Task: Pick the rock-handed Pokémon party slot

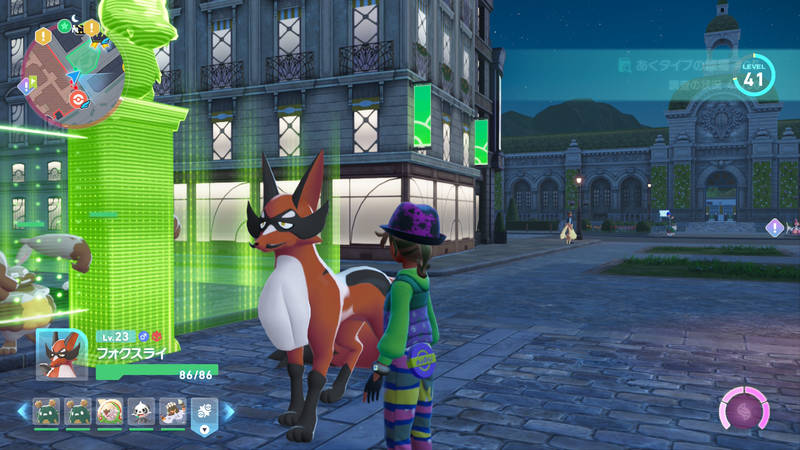Action: pyautogui.click(x=172, y=411)
